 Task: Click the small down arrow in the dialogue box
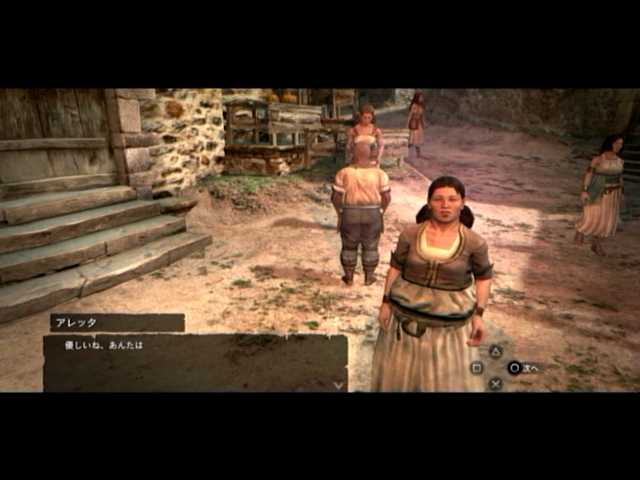pos(339,384)
